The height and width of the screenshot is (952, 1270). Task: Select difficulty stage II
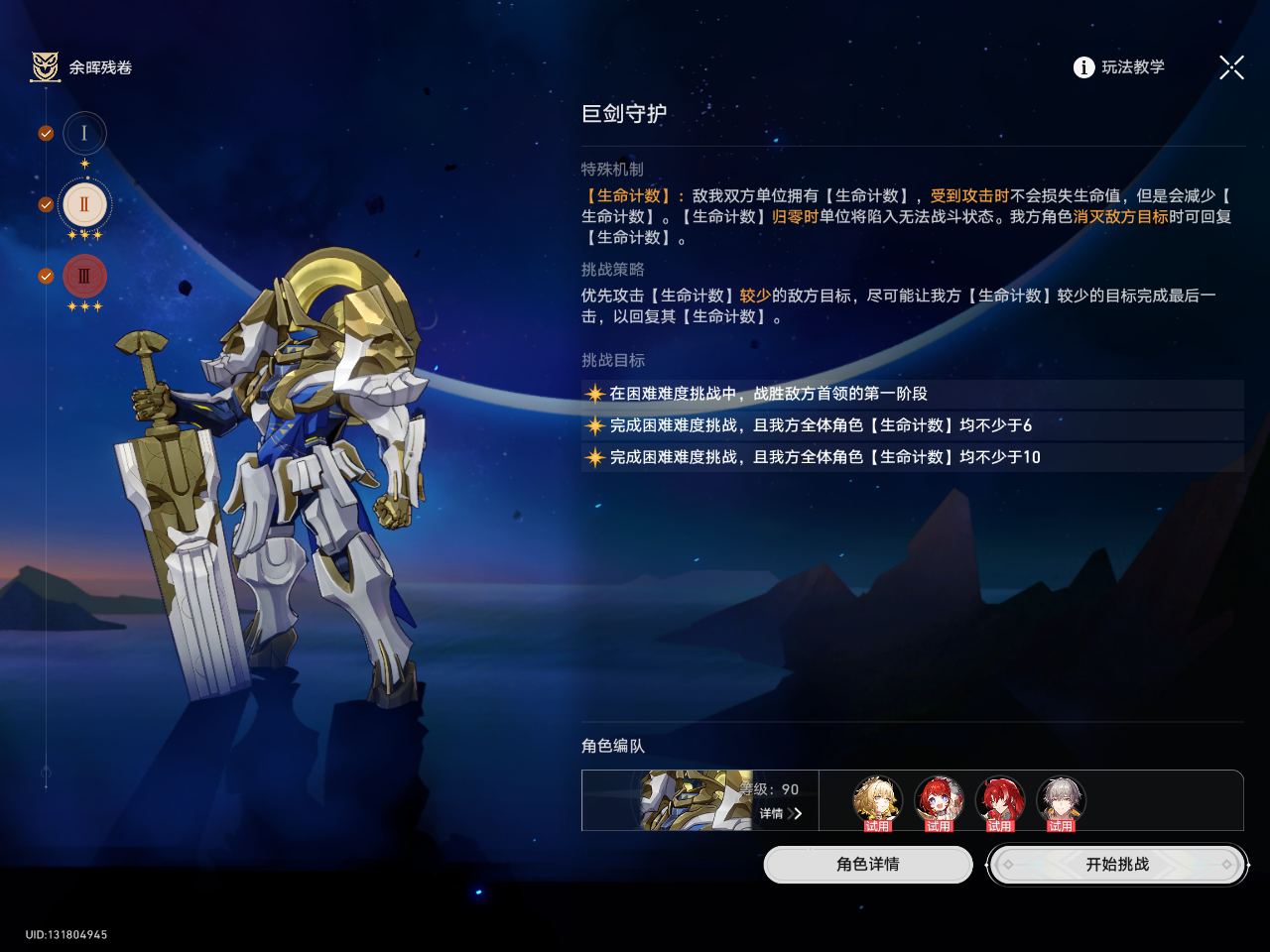click(84, 204)
